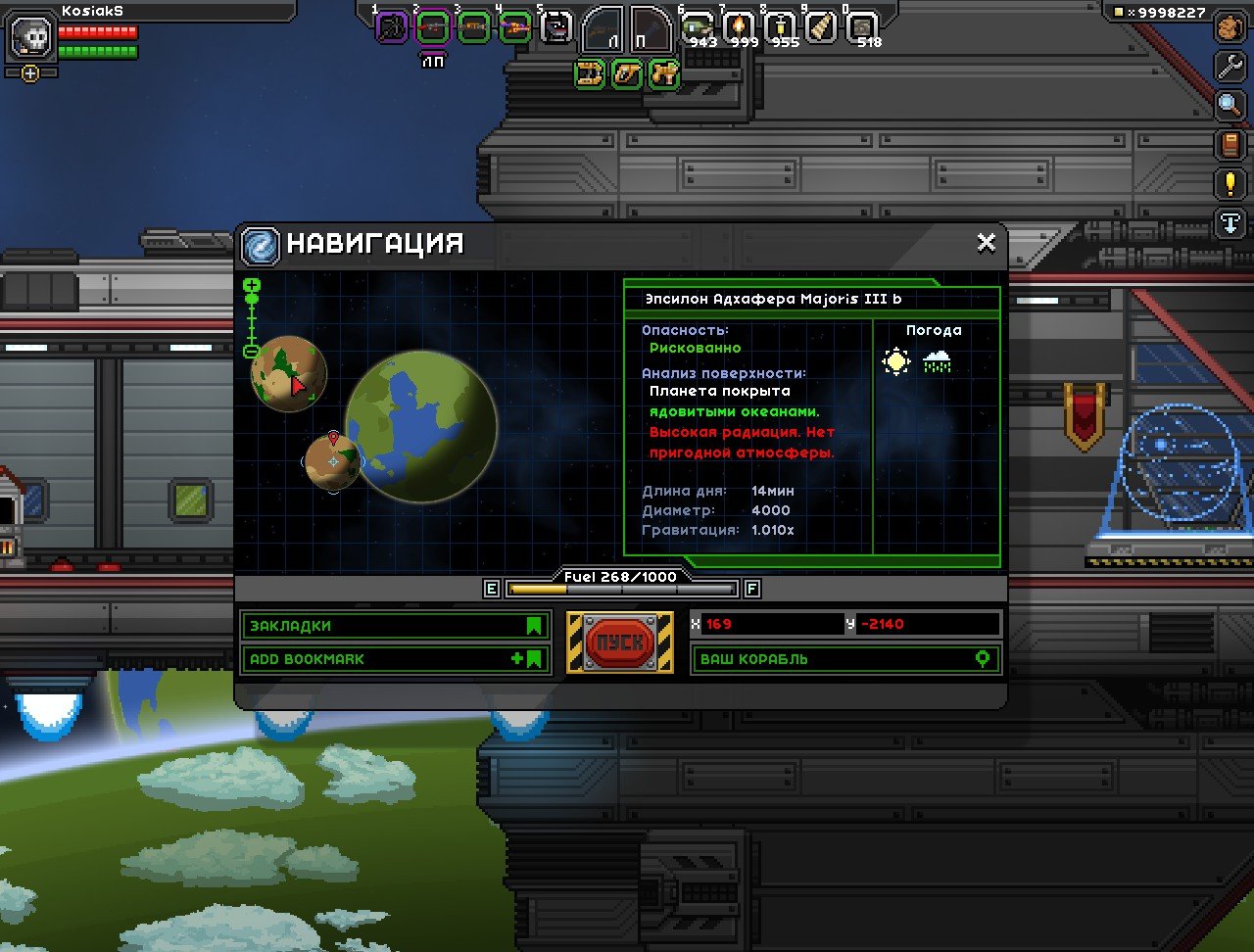This screenshot has height=952, width=1254.
Task: Open the crafting wrench icon
Action: tap(1230, 66)
